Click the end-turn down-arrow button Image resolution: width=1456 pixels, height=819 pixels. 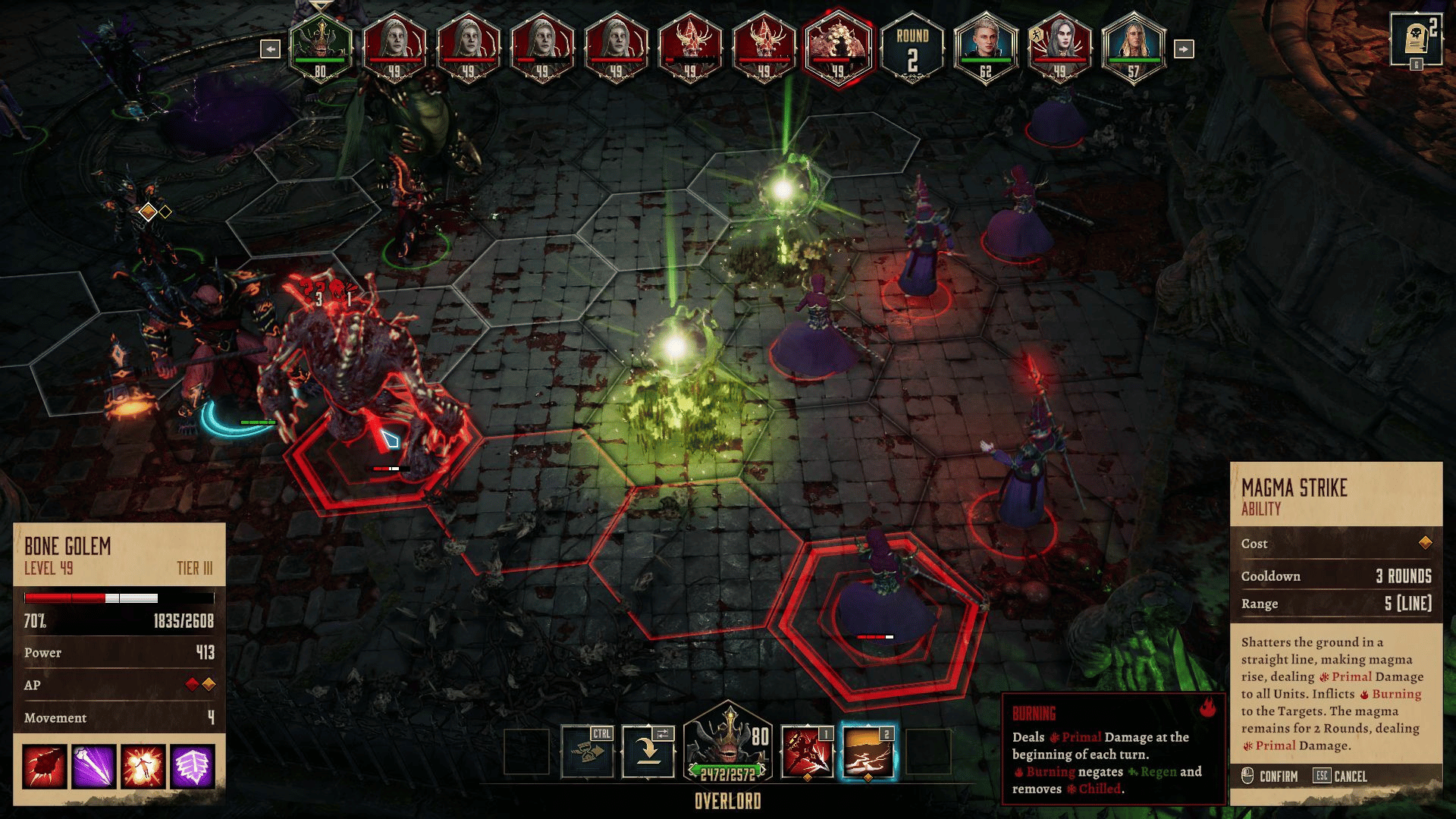pyautogui.click(x=648, y=752)
